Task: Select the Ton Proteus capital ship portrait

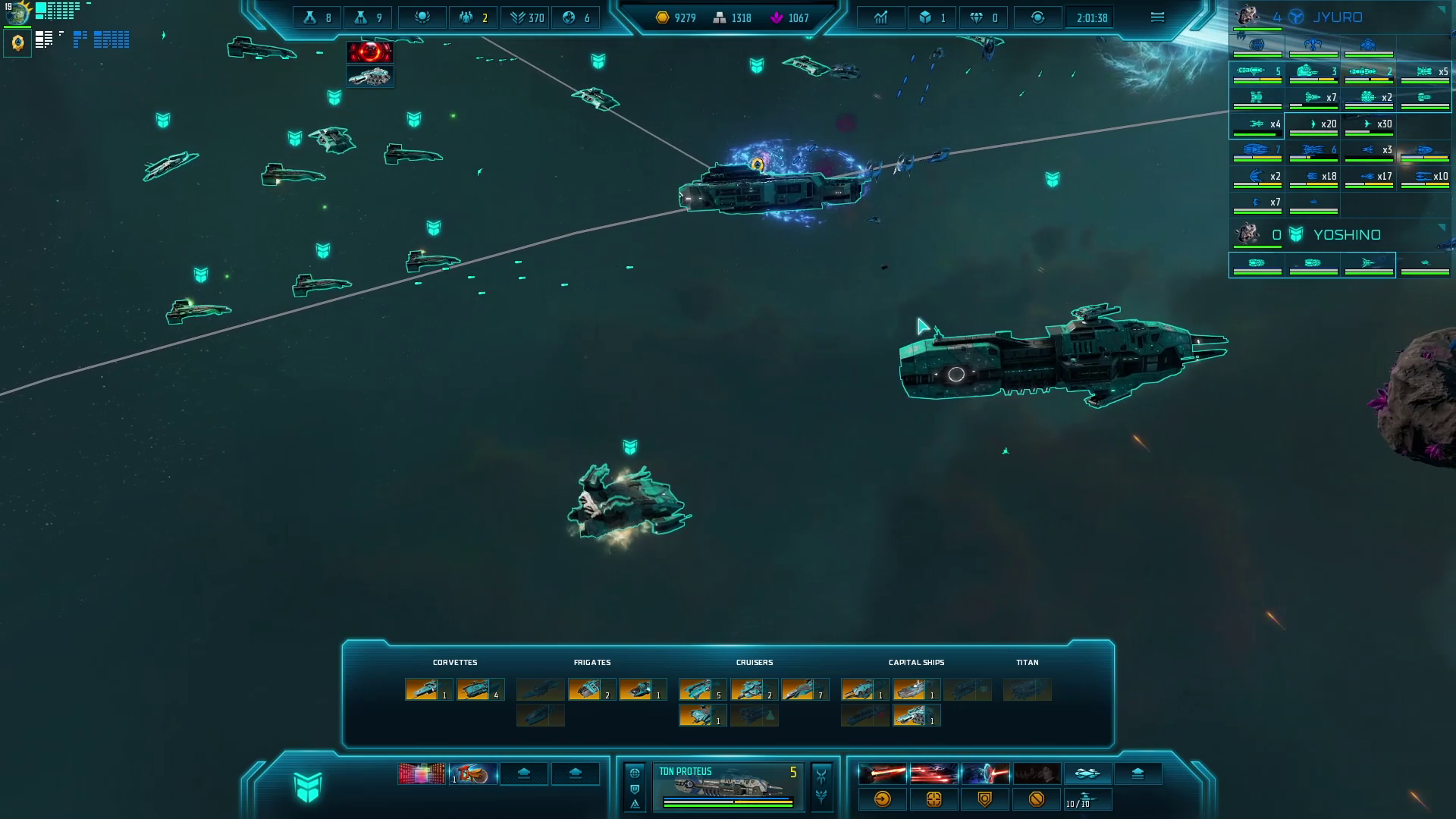Action: (726, 786)
